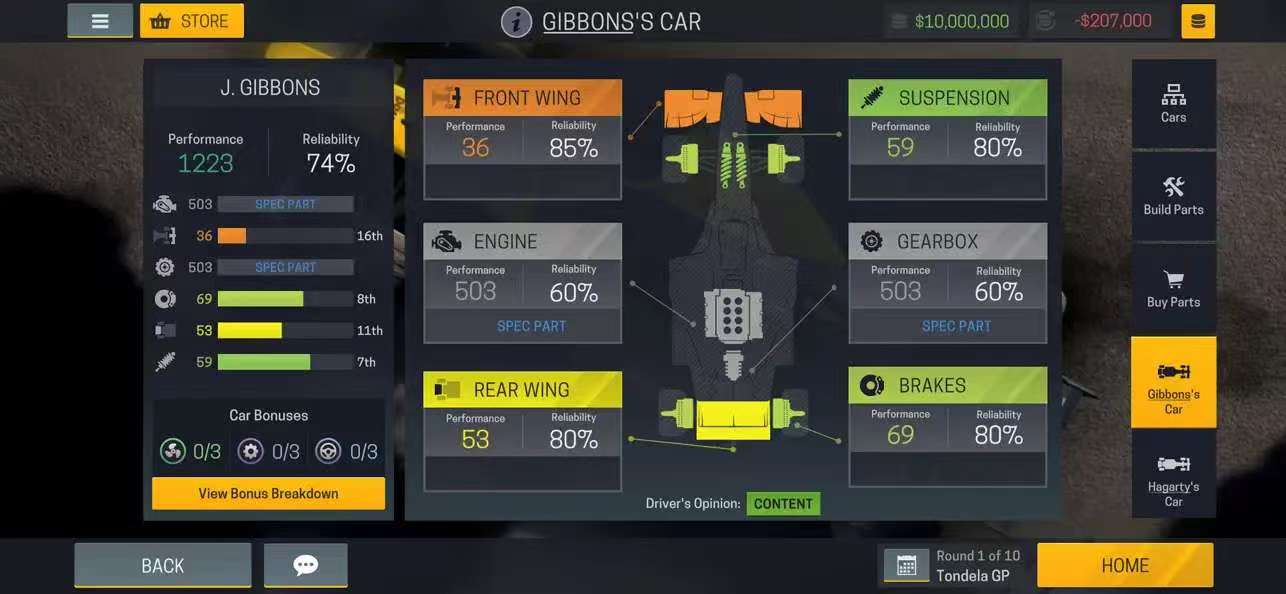The width and height of the screenshot is (1286, 594).
Task: Open the calendar for Tondela GP
Action: [x=906, y=566]
